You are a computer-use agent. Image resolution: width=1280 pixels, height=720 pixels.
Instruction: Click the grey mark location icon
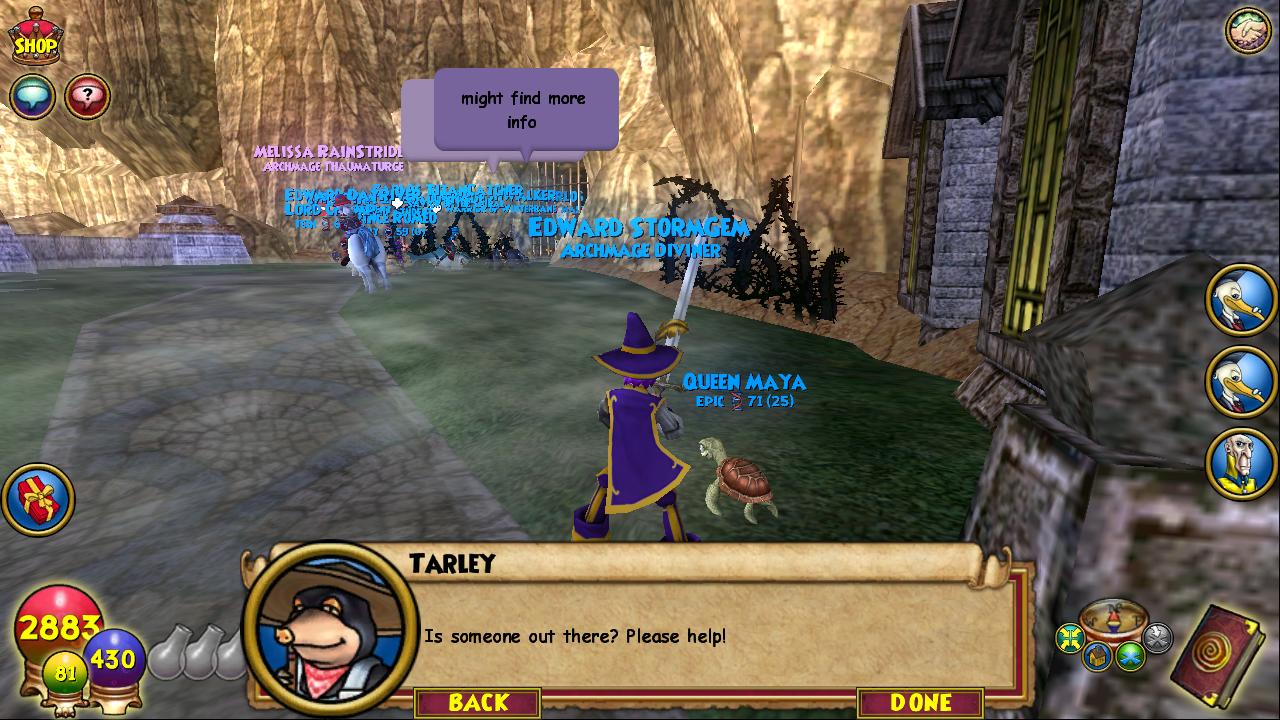tap(1157, 637)
